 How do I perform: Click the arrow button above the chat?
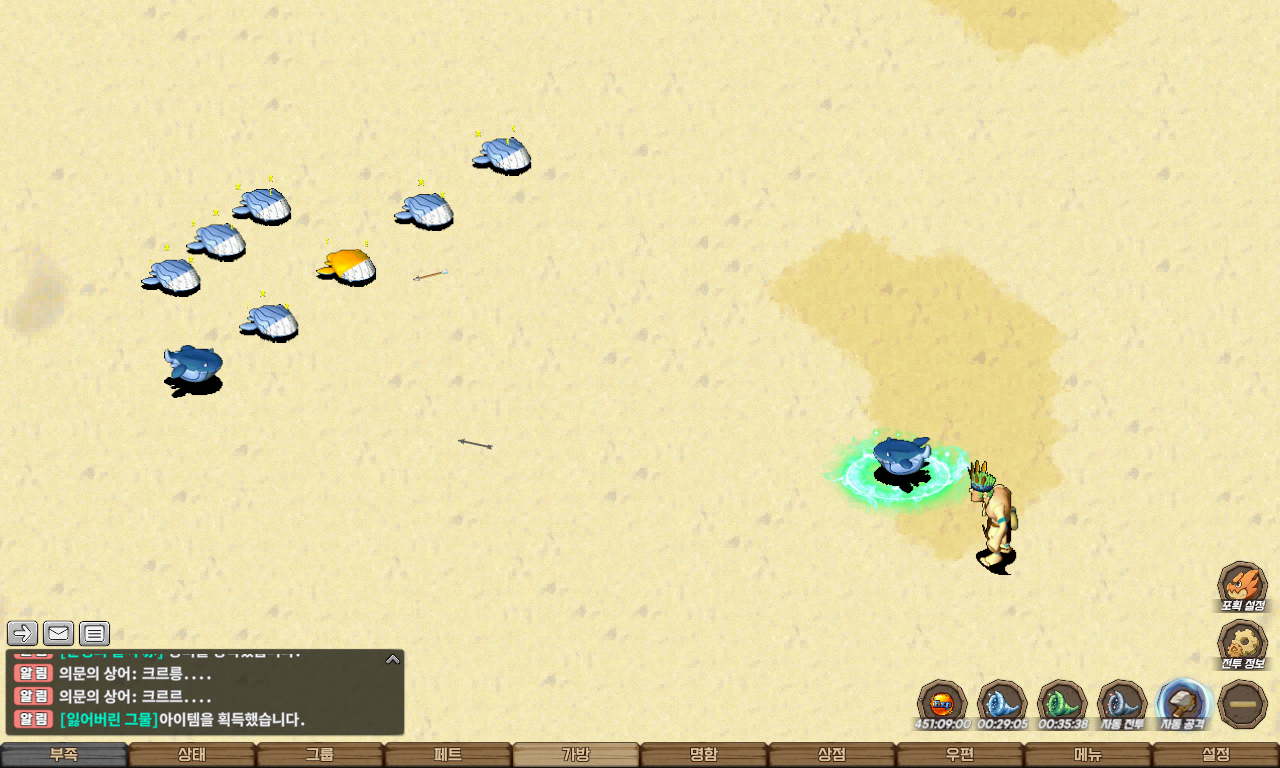pyautogui.click(x=22, y=633)
